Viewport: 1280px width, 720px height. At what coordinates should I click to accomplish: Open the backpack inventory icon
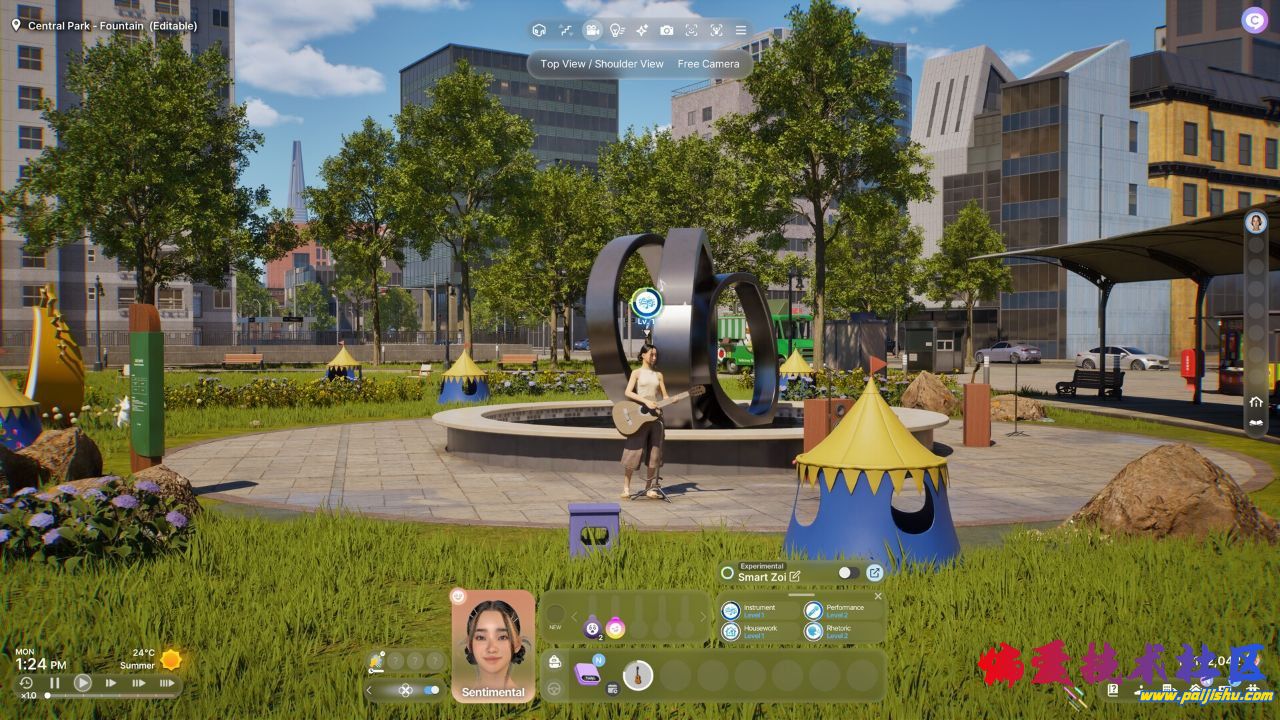click(555, 662)
